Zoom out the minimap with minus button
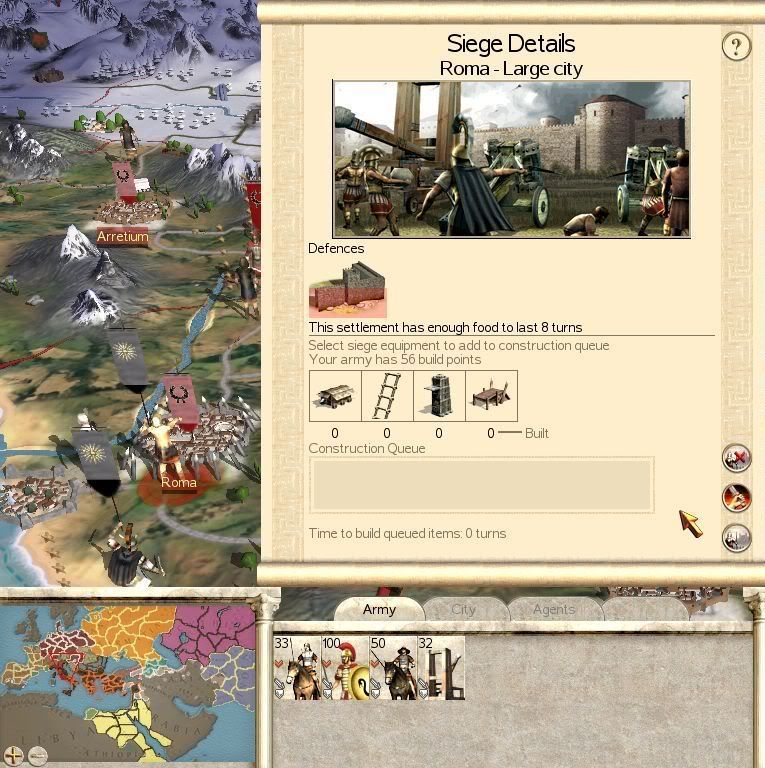 (x=37, y=755)
